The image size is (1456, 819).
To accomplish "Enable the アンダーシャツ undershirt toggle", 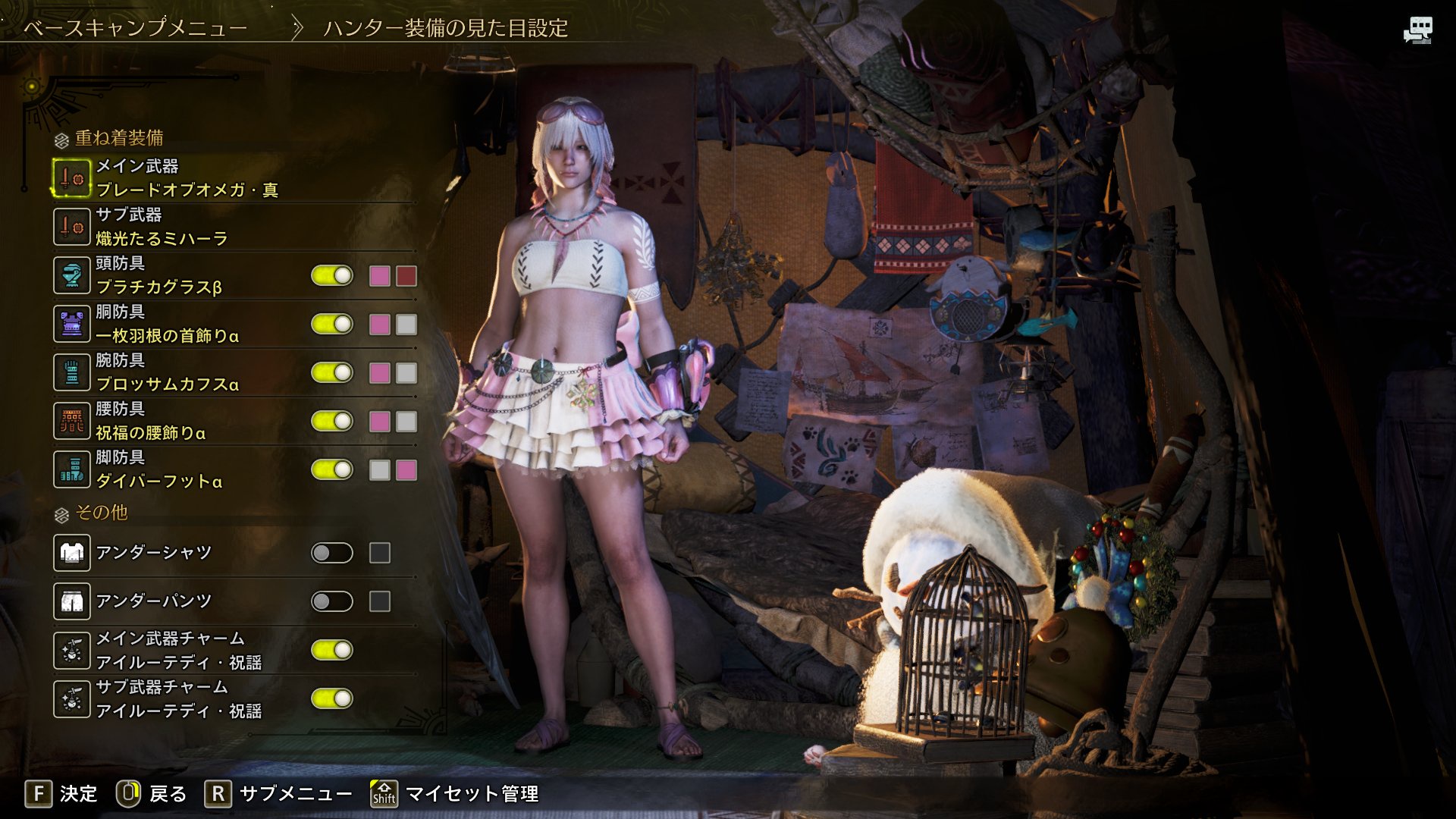I will [332, 553].
